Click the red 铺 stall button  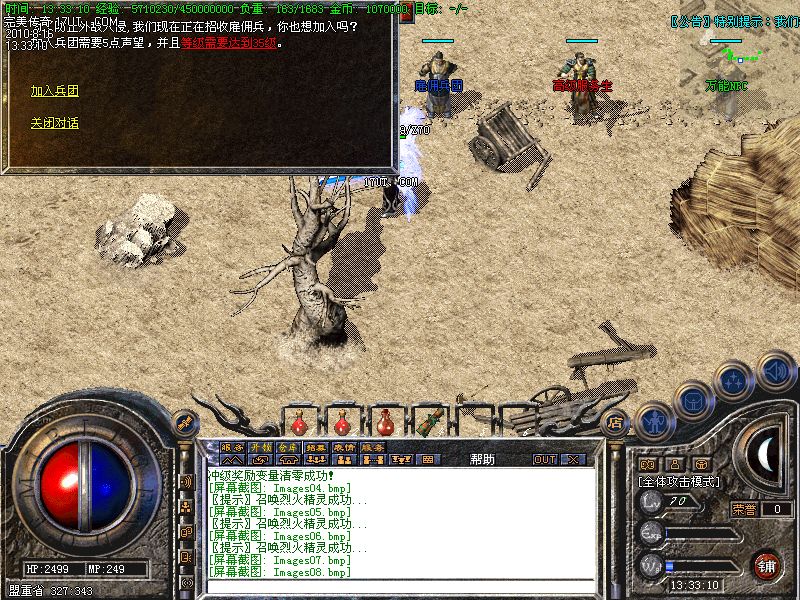pos(767,564)
